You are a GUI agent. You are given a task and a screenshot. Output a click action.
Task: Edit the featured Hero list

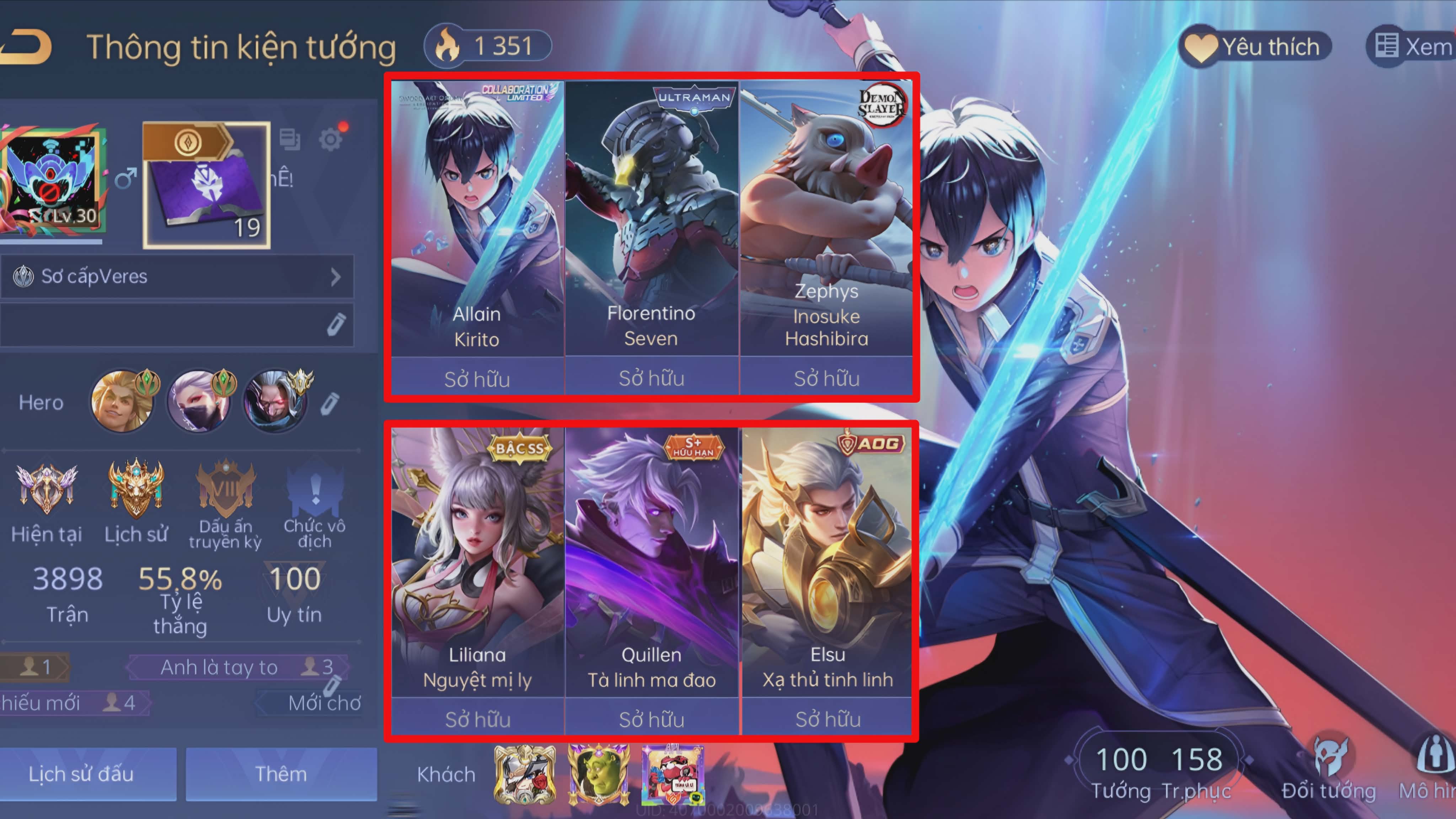coord(330,403)
